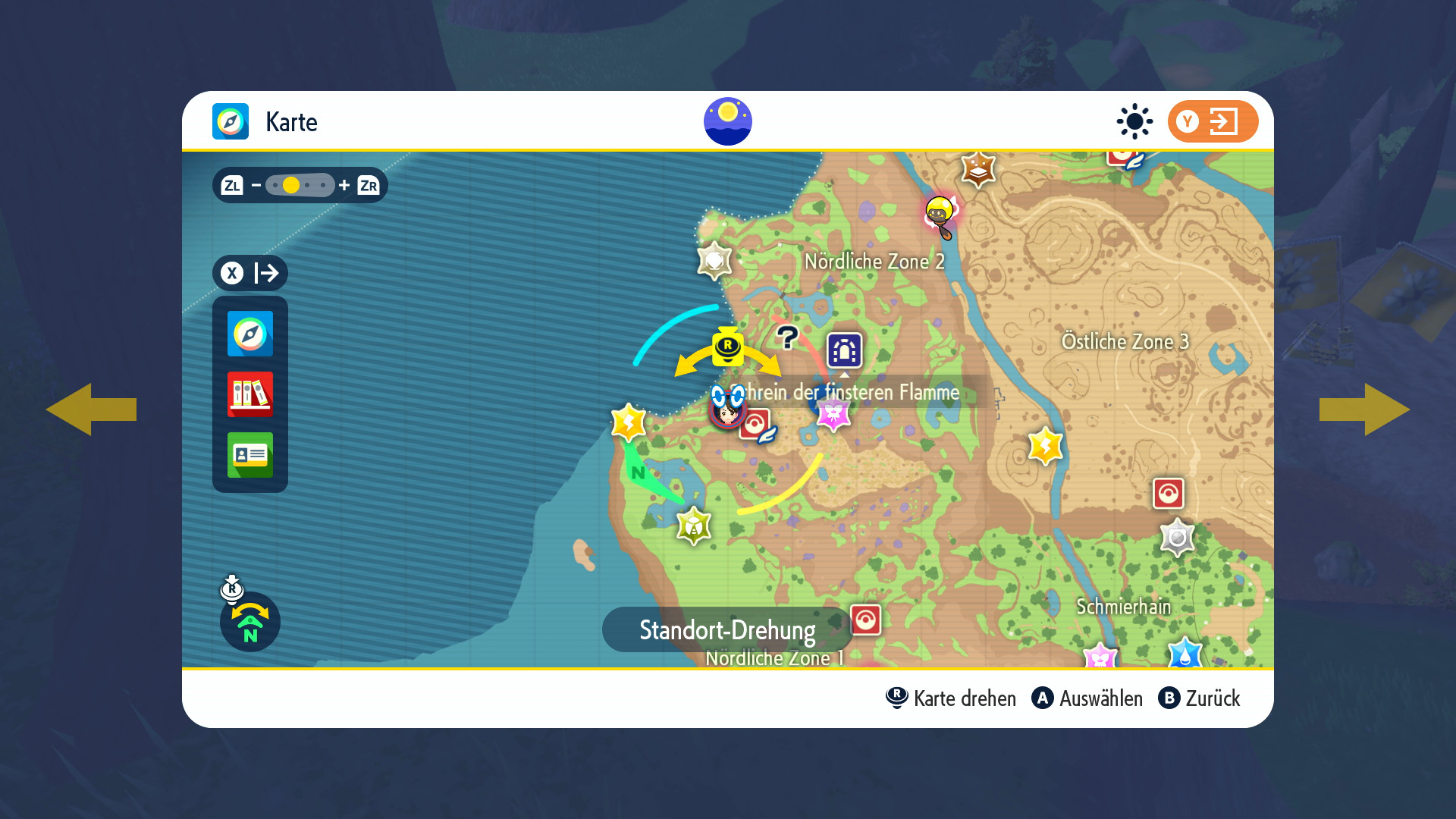The image size is (1456, 819).
Task: Select the yellow electric raid crystal in east
Action: pyautogui.click(x=1045, y=446)
